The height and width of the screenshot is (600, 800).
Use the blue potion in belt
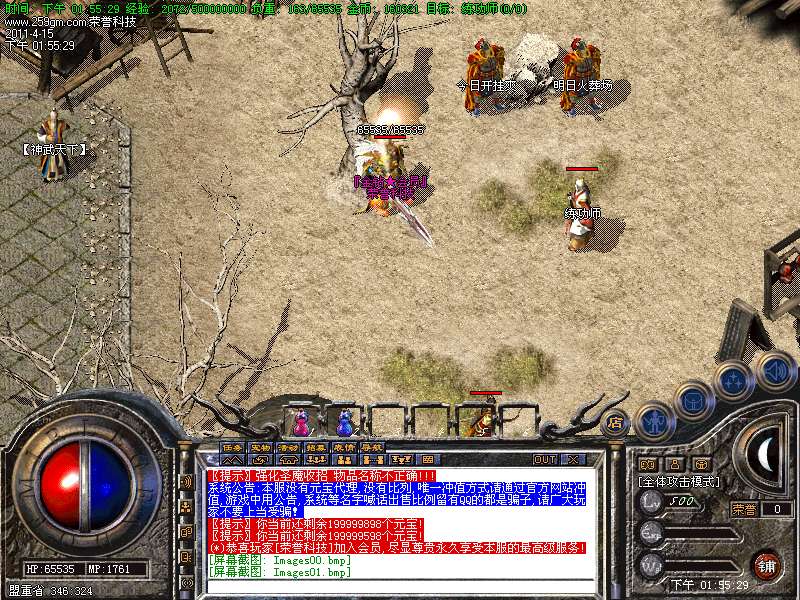click(346, 418)
